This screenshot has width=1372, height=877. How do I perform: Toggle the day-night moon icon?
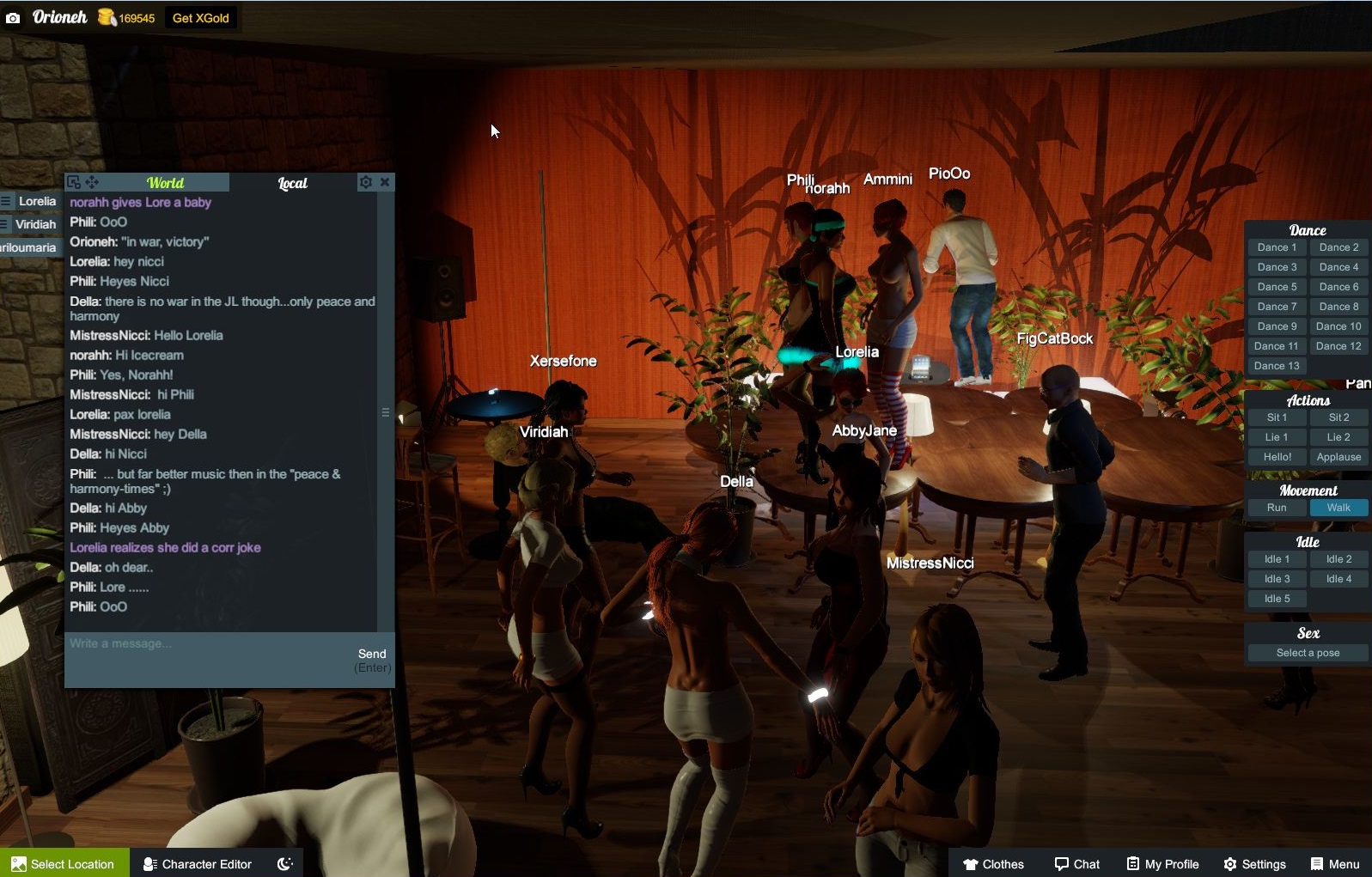click(285, 863)
